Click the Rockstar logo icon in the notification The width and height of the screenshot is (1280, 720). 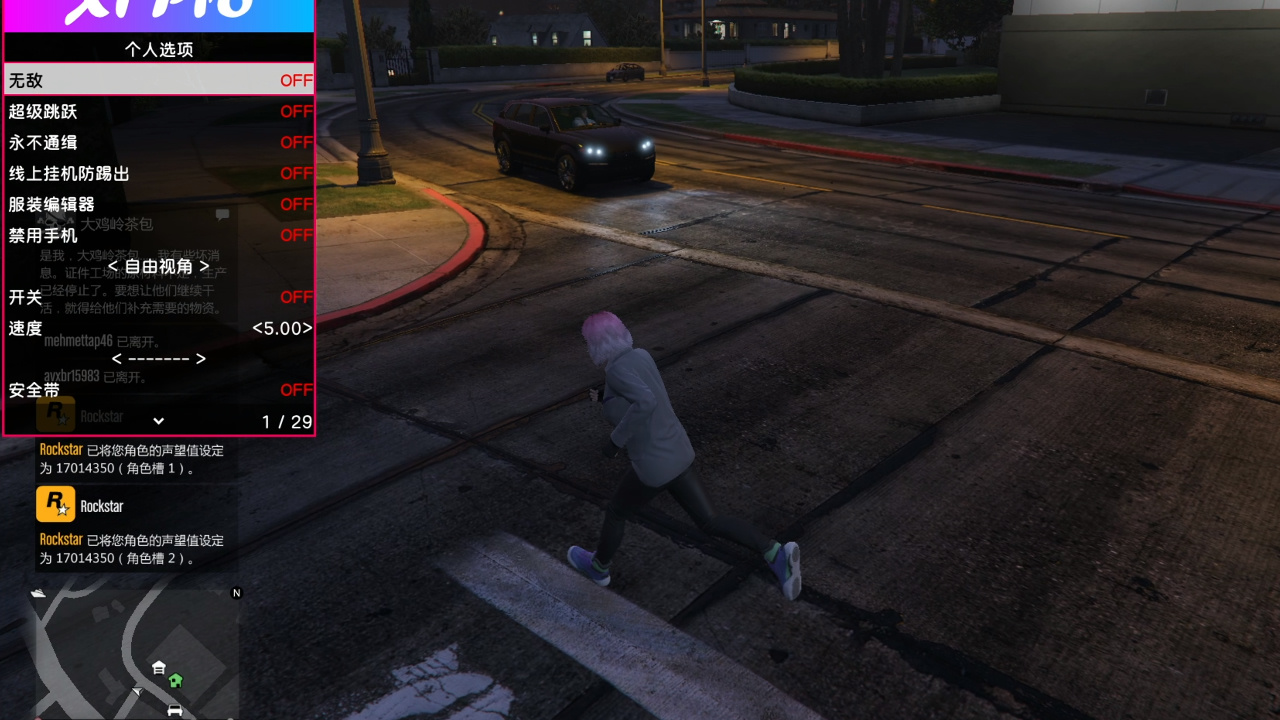[55, 414]
